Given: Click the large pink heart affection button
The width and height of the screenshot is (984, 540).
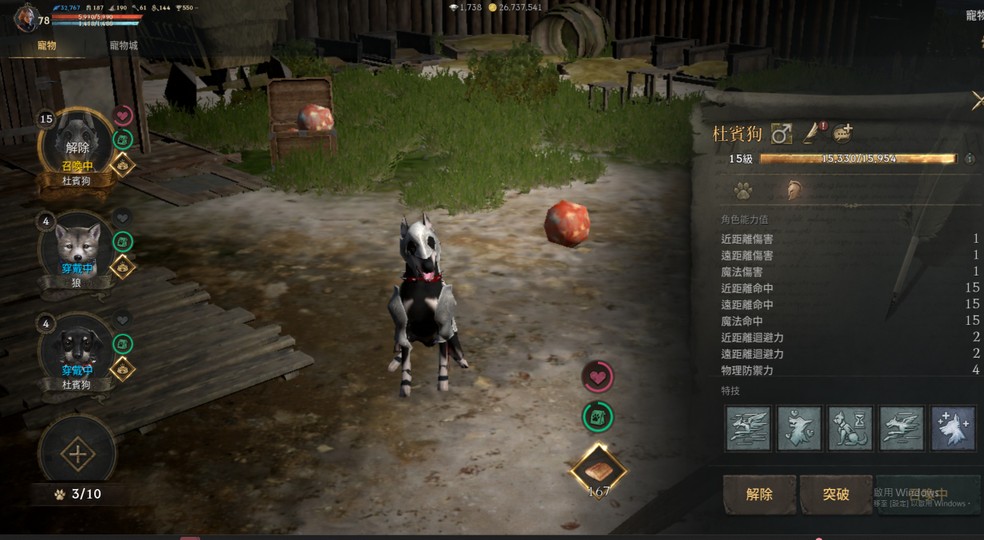Looking at the screenshot, I should coord(598,377).
